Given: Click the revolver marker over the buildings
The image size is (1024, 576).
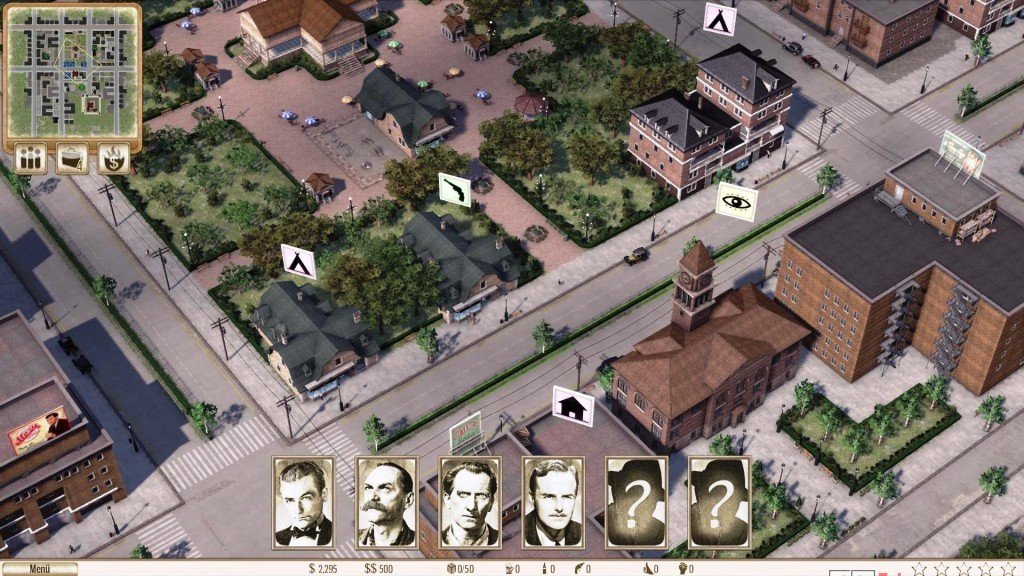Looking at the screenshot, I should click(x=454, y=189).
